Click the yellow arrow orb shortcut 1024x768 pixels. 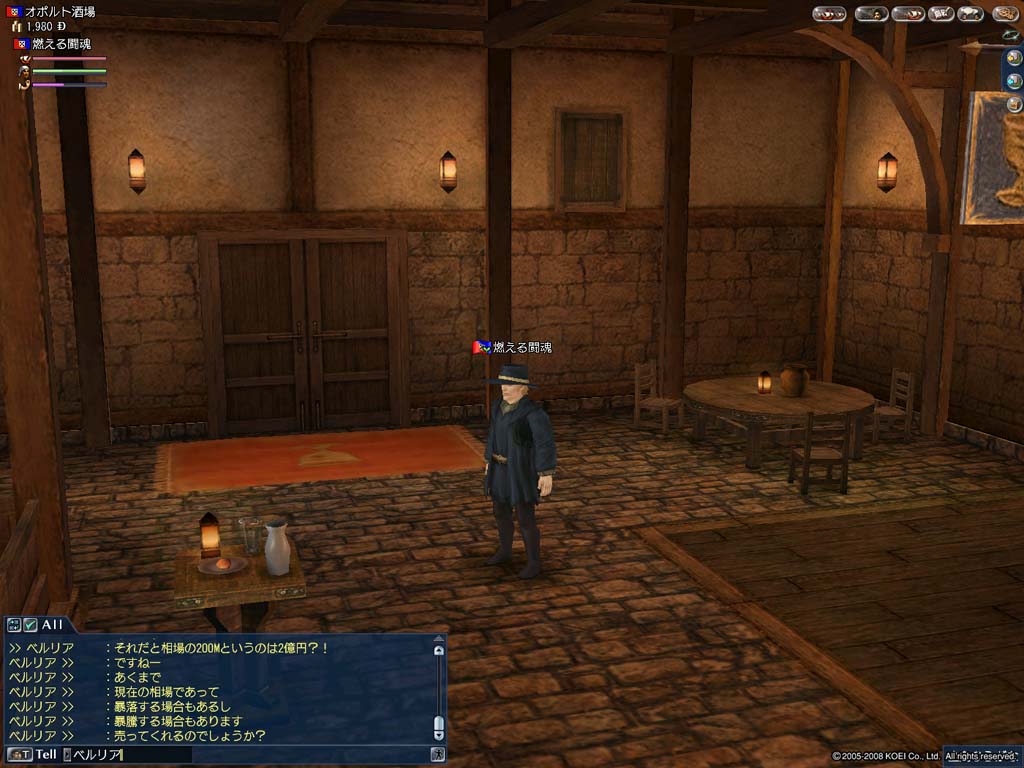tap(1014, 56)
